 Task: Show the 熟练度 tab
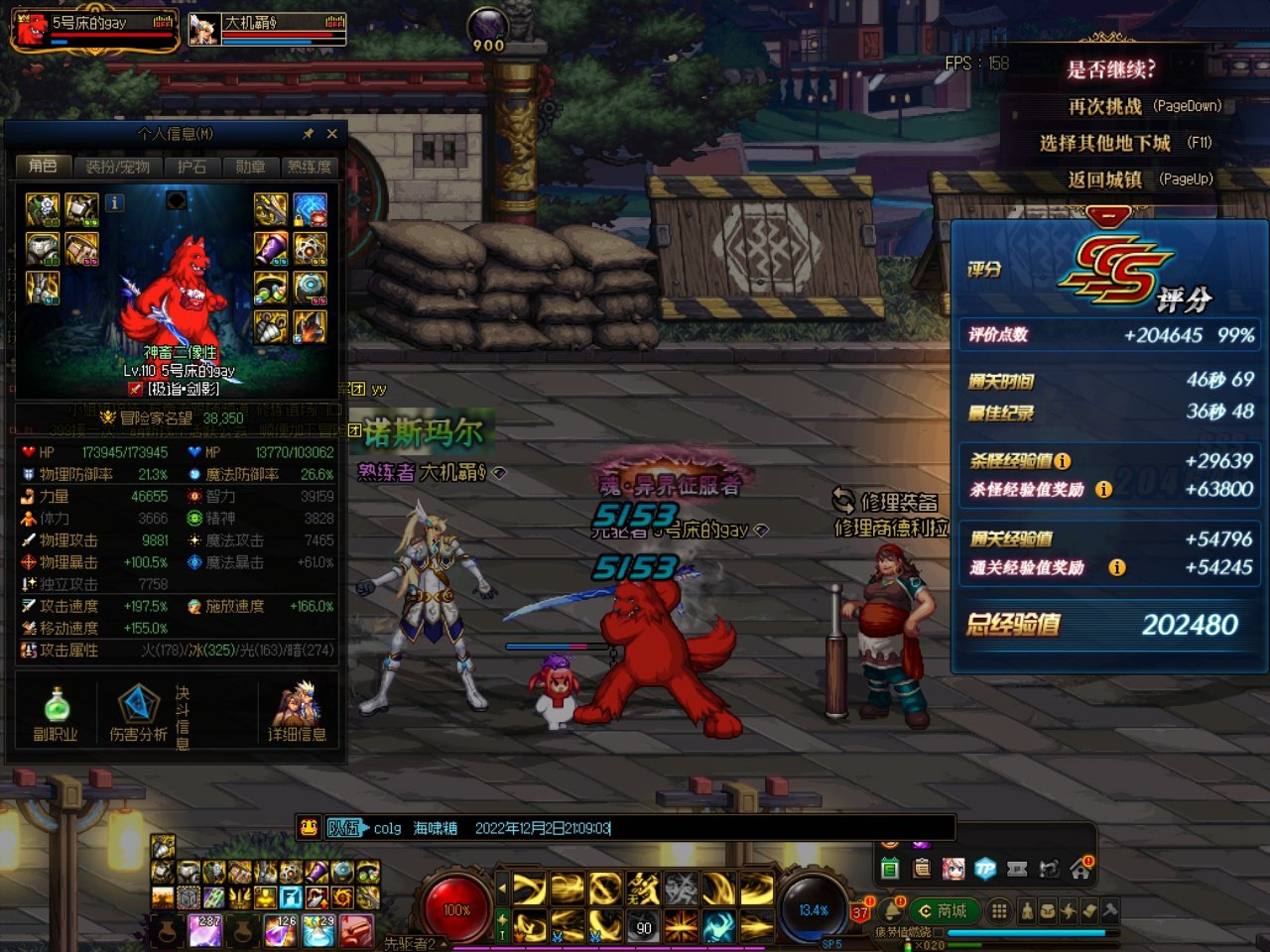(310, 167)
